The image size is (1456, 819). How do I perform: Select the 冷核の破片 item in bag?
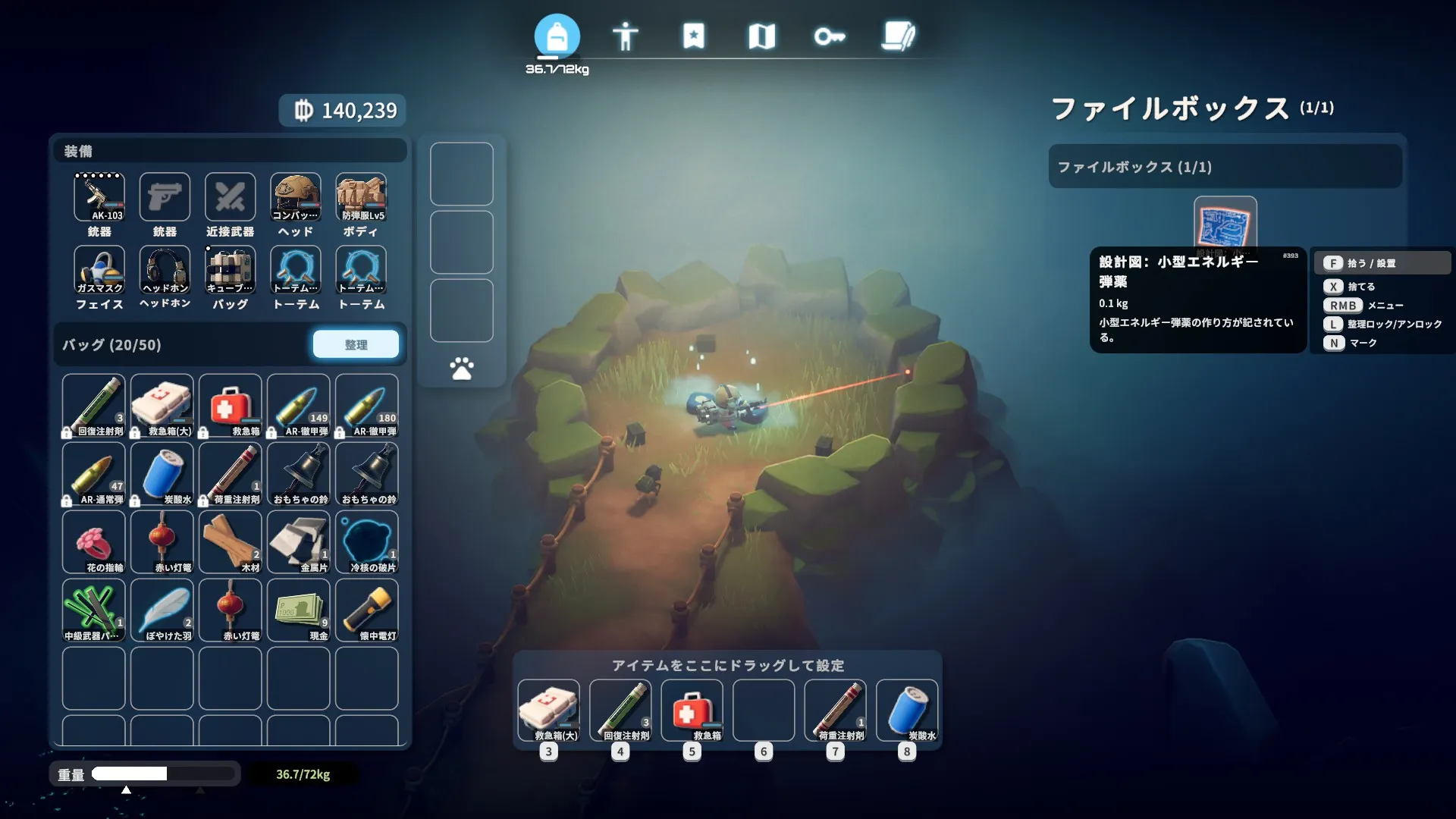pos(367,542)
